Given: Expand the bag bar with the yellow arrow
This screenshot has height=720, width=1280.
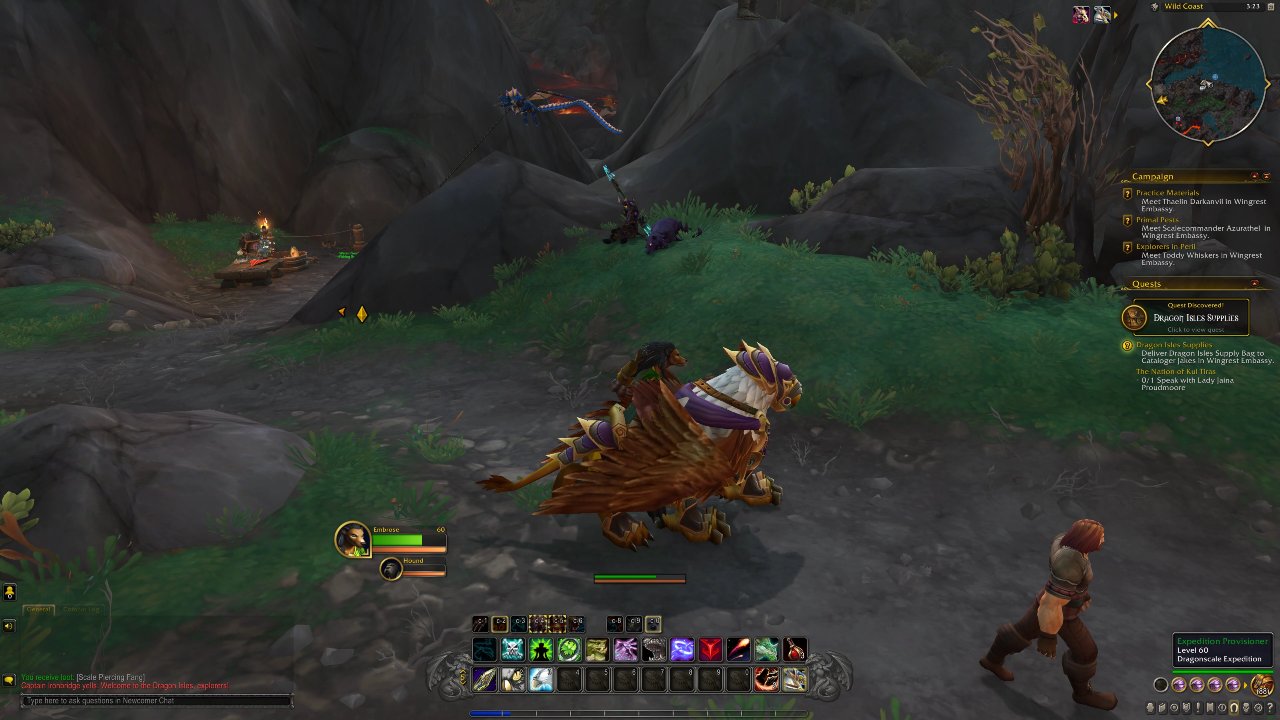Looking at the screenshot, I should 1245,685.
